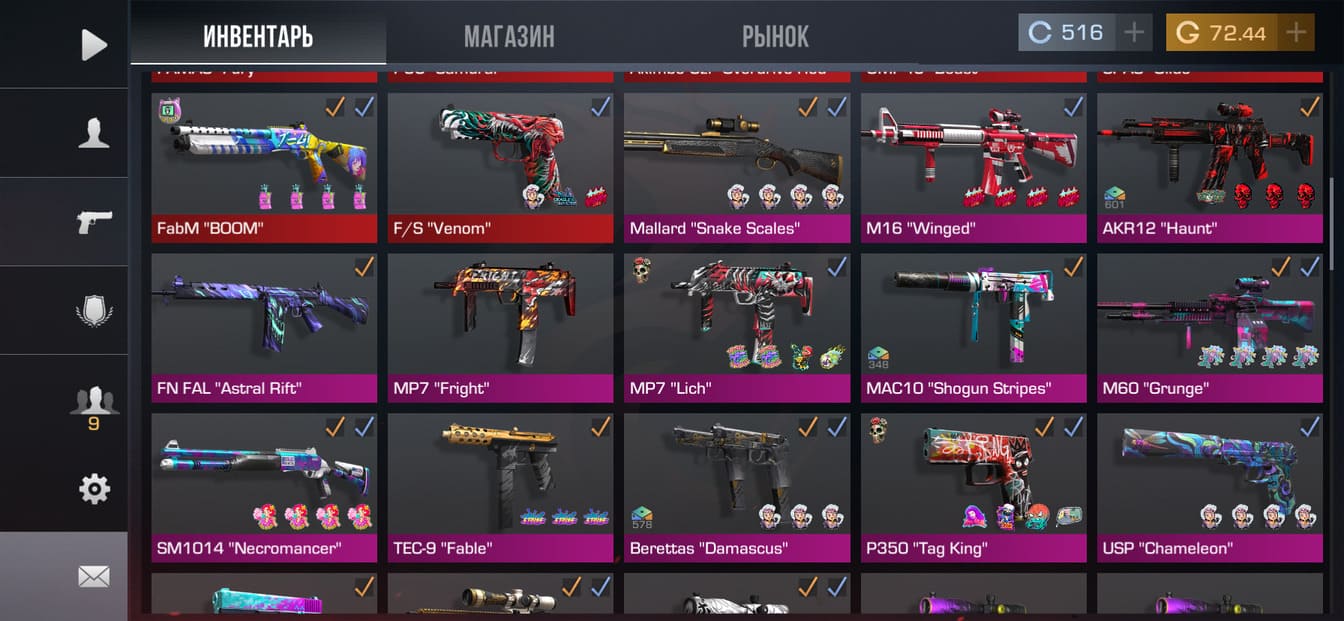Viewport: 1344px width, 621px height.
Task: Select the FabM "BOOM" skin
Action: click(264, 167)
